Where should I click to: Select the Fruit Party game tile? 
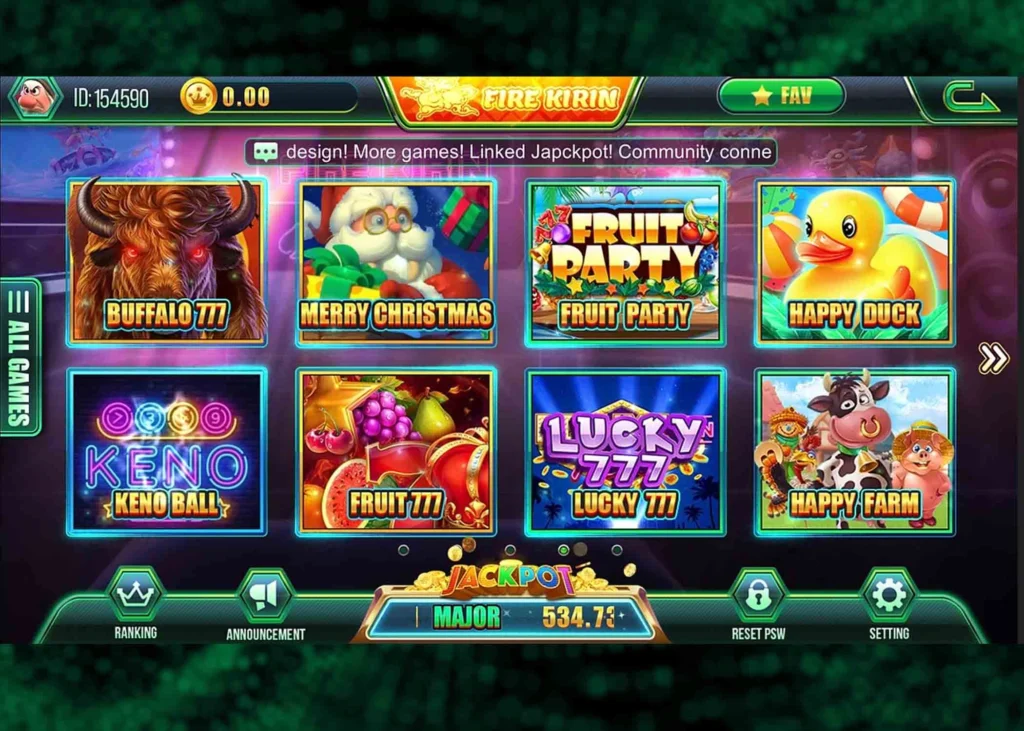click(x=625, y=262)
